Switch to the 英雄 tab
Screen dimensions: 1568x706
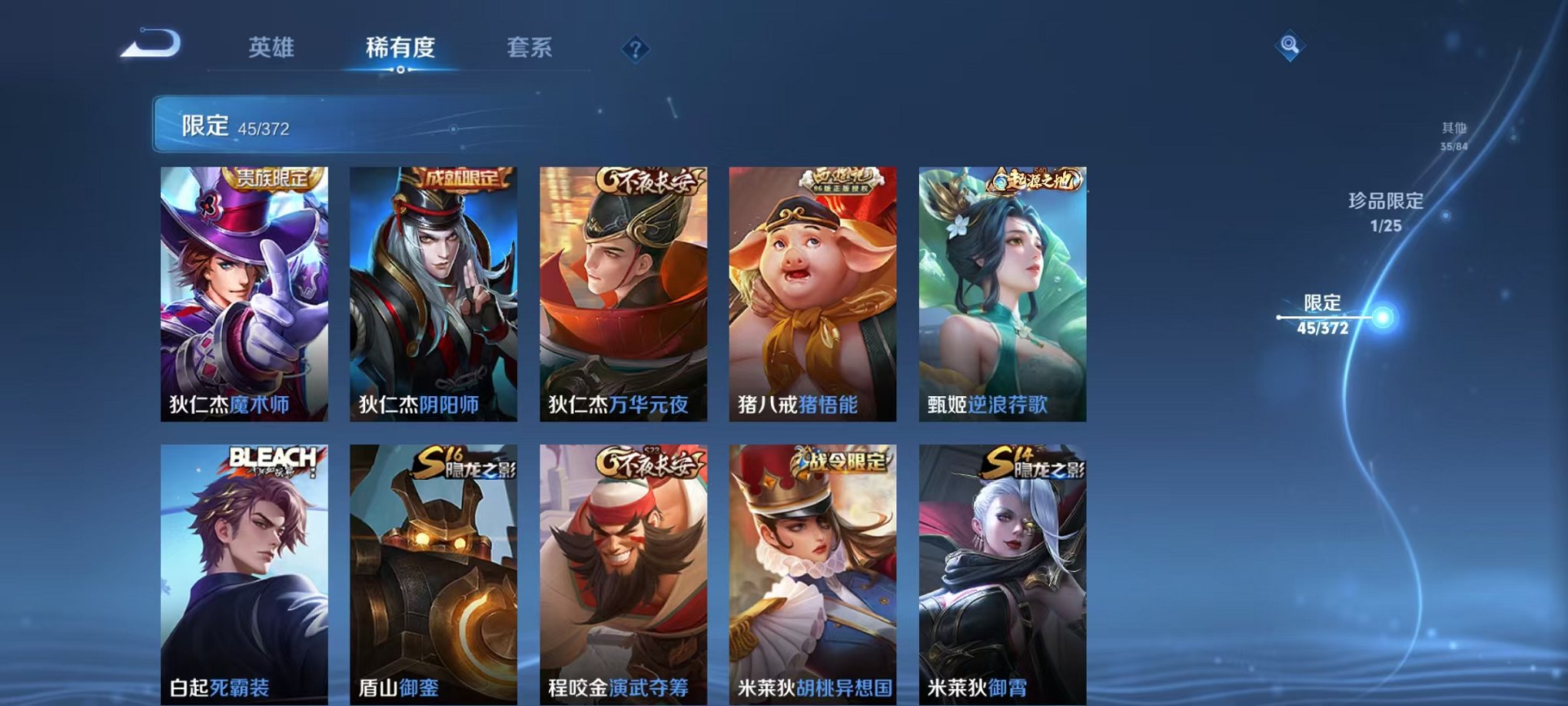268,48
